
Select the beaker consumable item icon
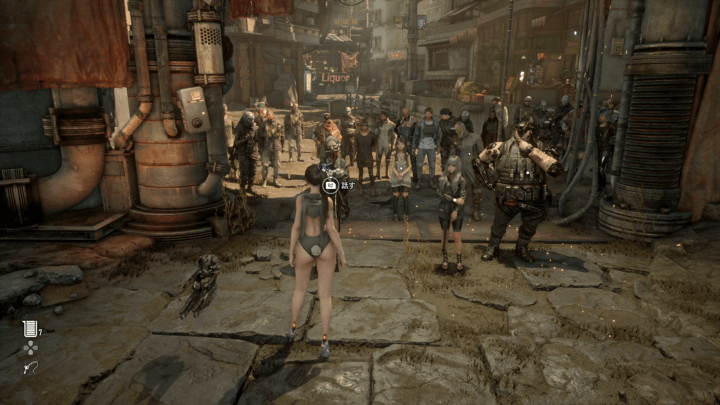(x=30, y=328)
